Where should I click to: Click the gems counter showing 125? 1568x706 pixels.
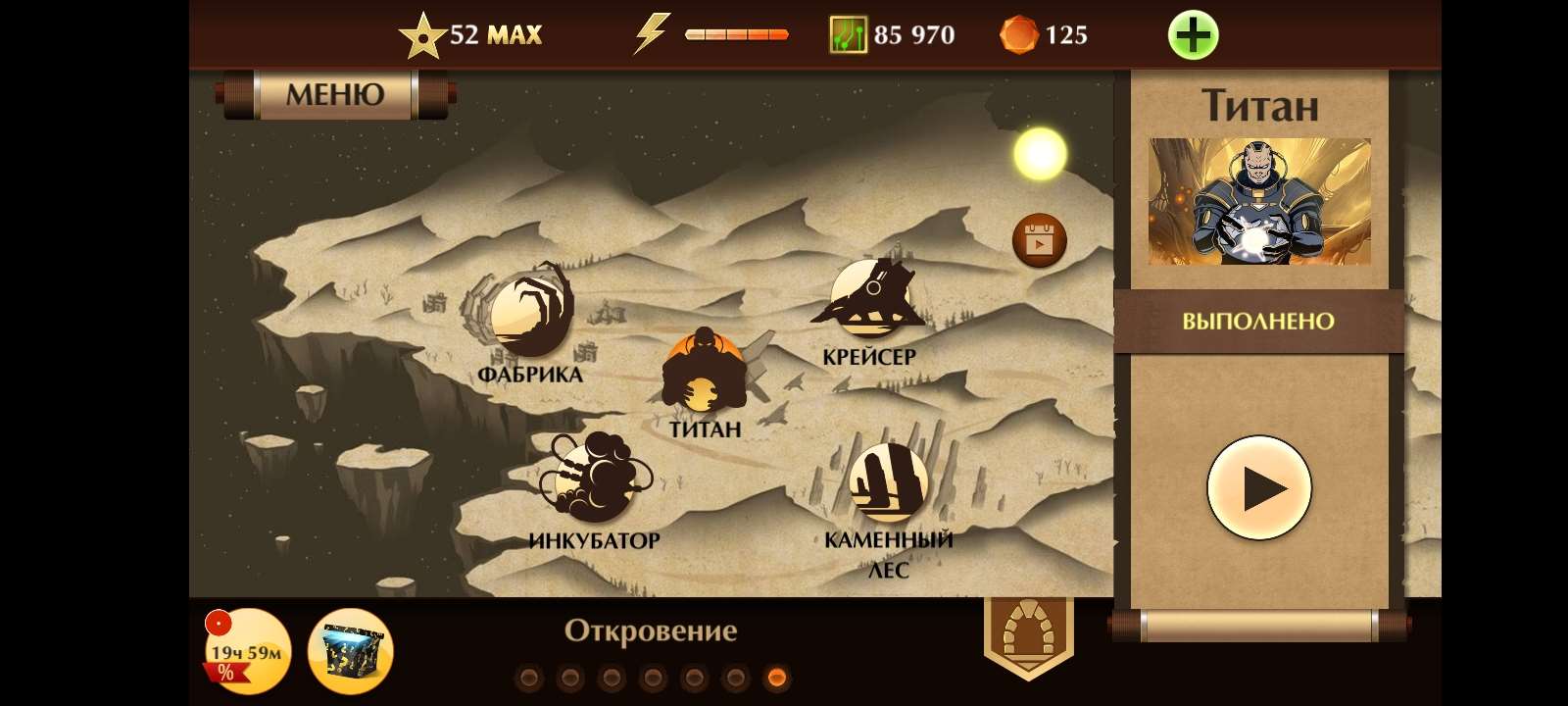(x=1044, y=34)
